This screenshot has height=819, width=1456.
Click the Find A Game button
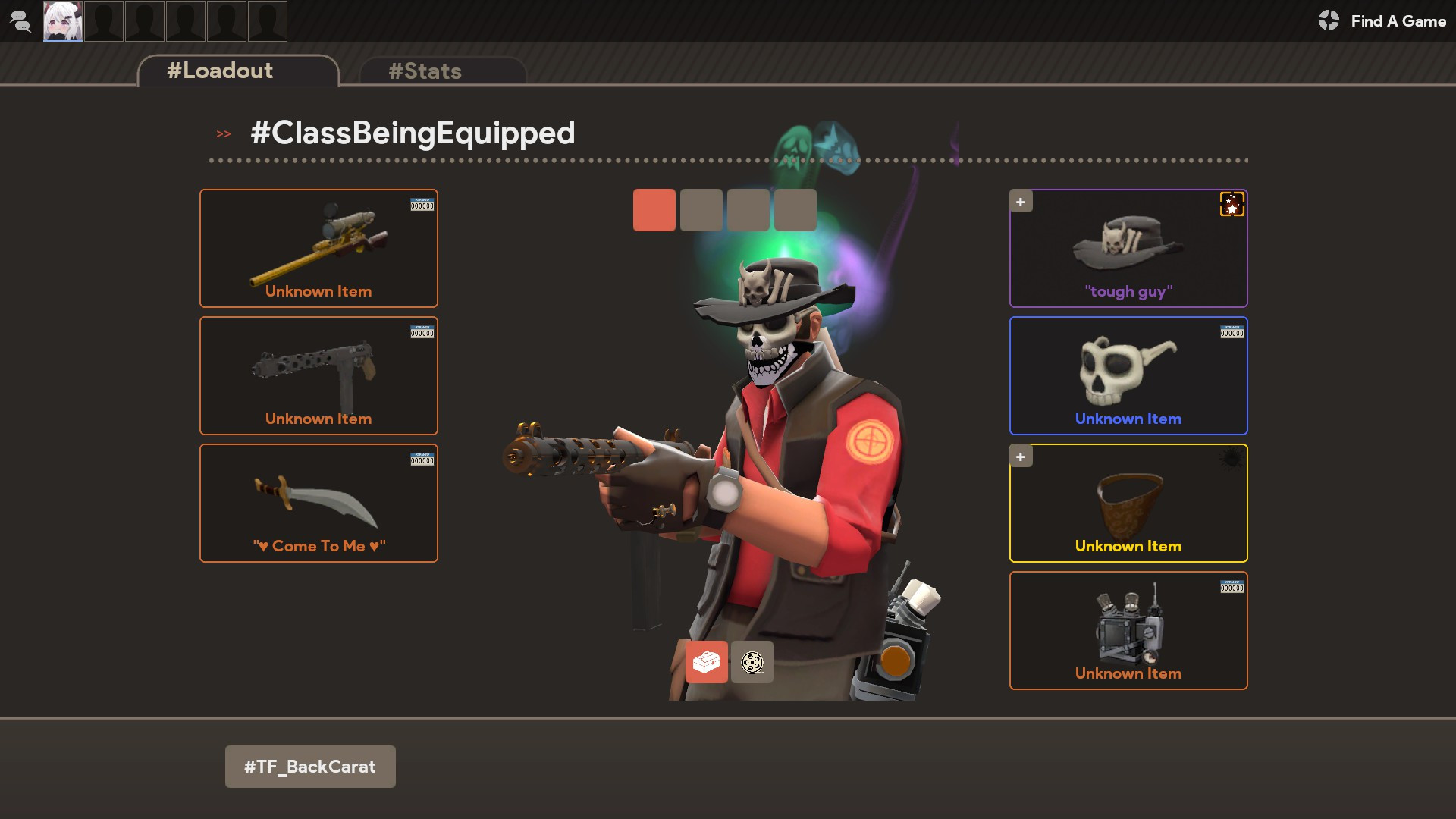coord(1382,21)
